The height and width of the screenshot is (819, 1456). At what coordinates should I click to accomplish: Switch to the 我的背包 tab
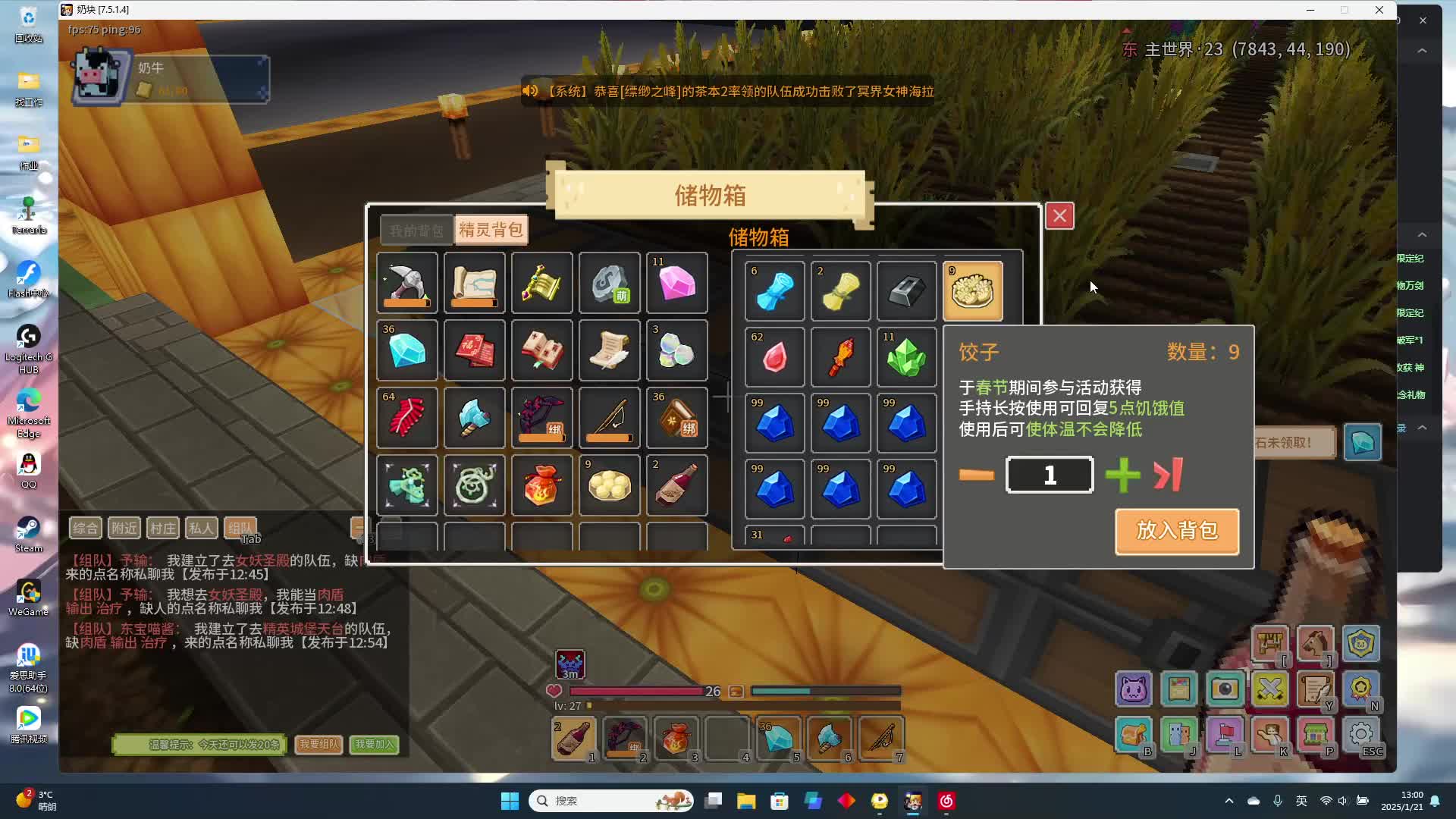pyautogui.click(x=416, y=231)
